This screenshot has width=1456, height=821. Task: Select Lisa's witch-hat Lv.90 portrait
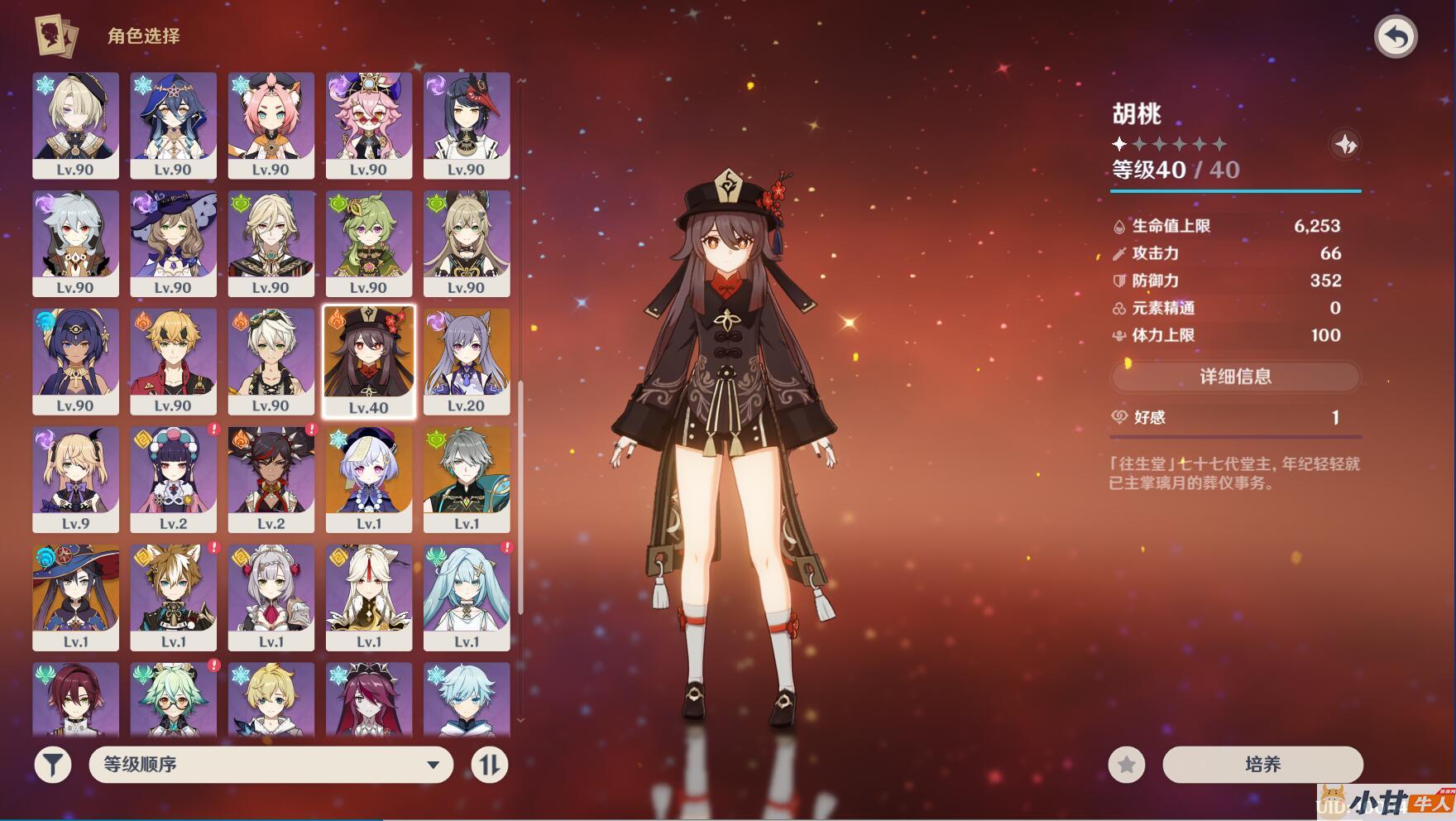[173, 242]
